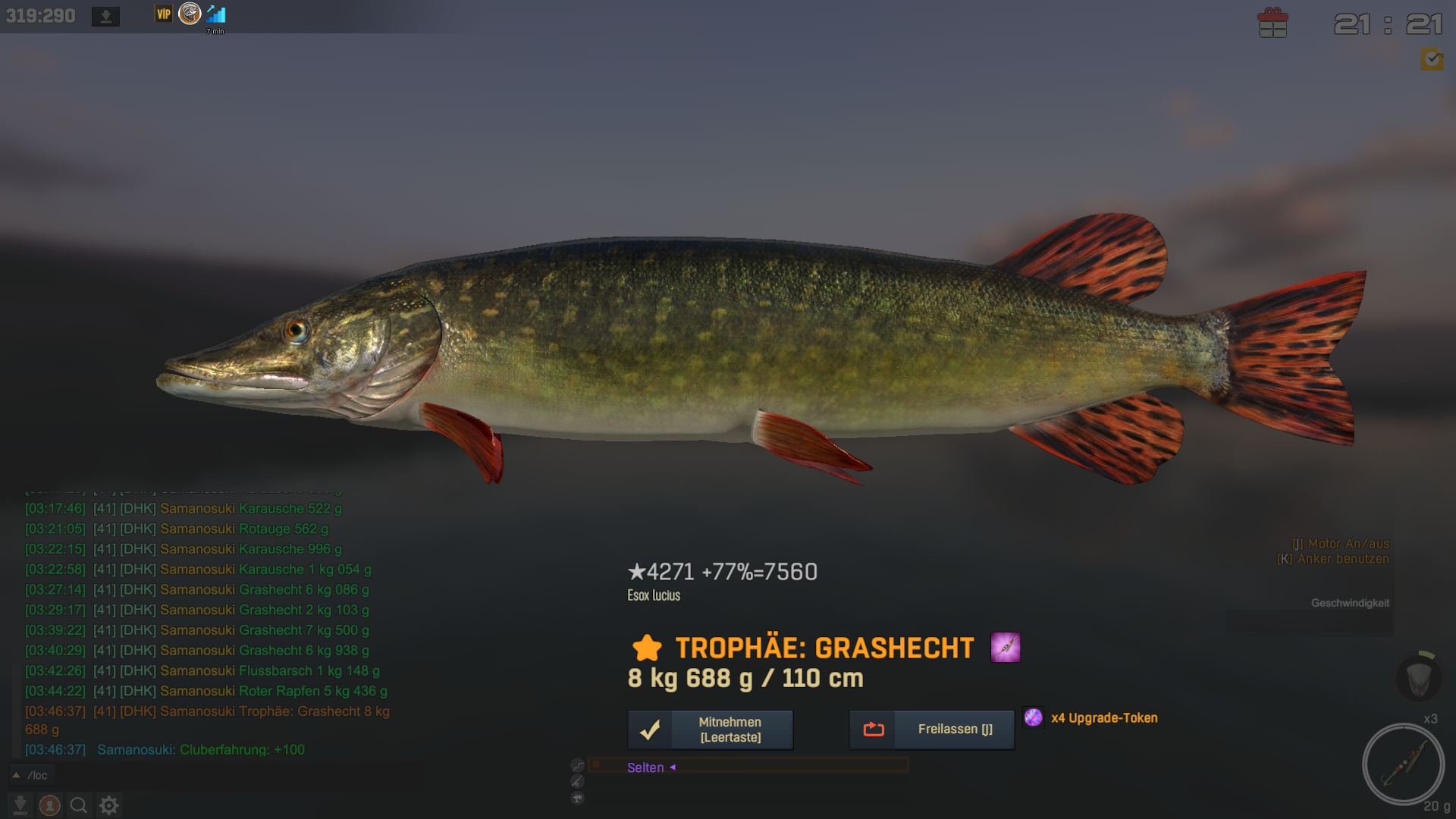Open the blue rising-bars boost icon

tap(216, 14)
